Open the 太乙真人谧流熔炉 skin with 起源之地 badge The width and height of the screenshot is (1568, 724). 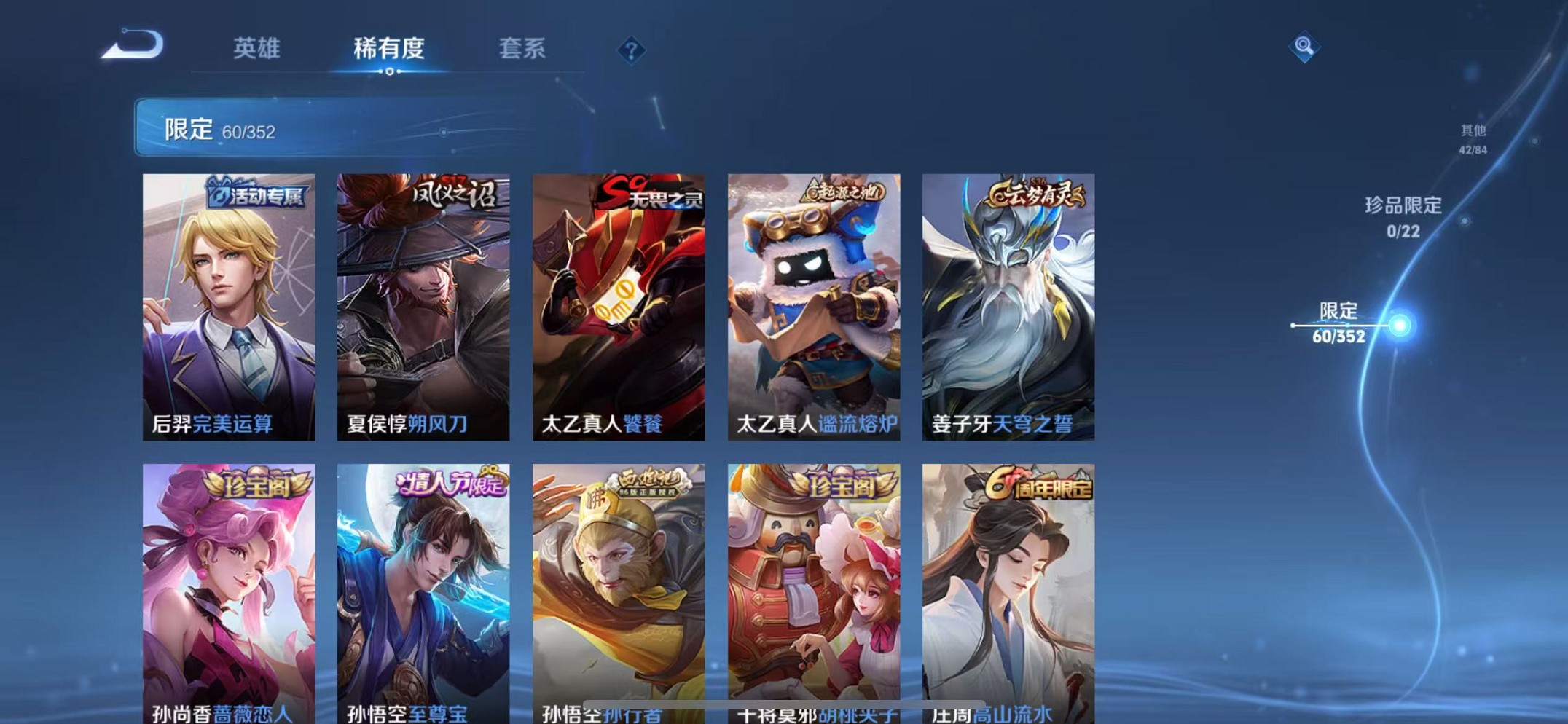coord(812,306)
